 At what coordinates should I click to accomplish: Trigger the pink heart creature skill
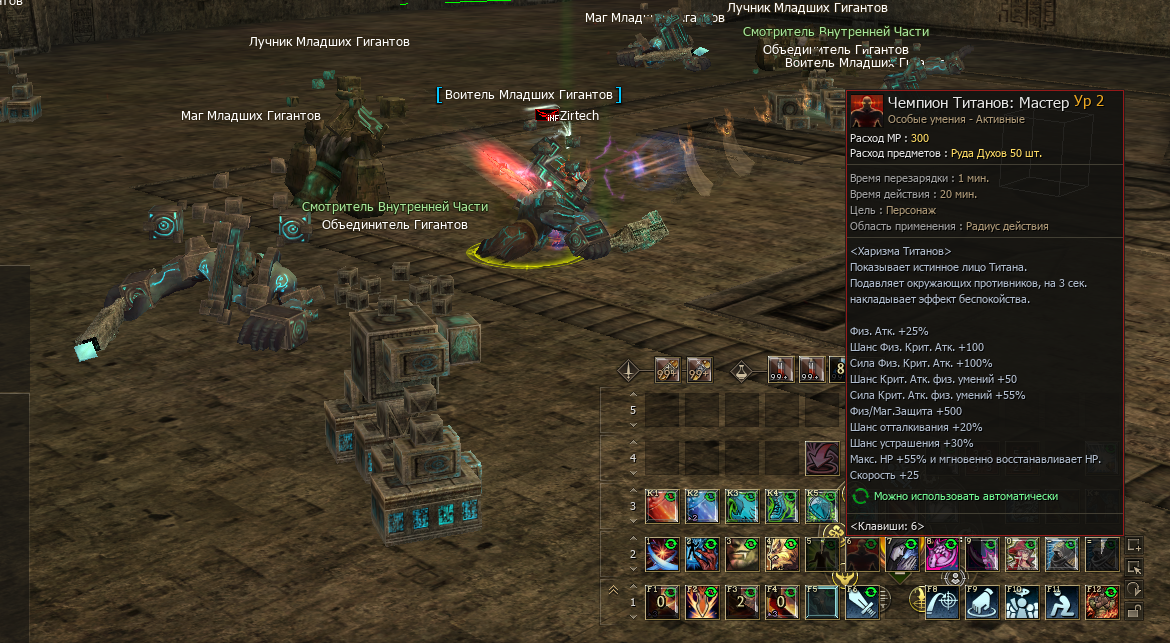(943, 553)
